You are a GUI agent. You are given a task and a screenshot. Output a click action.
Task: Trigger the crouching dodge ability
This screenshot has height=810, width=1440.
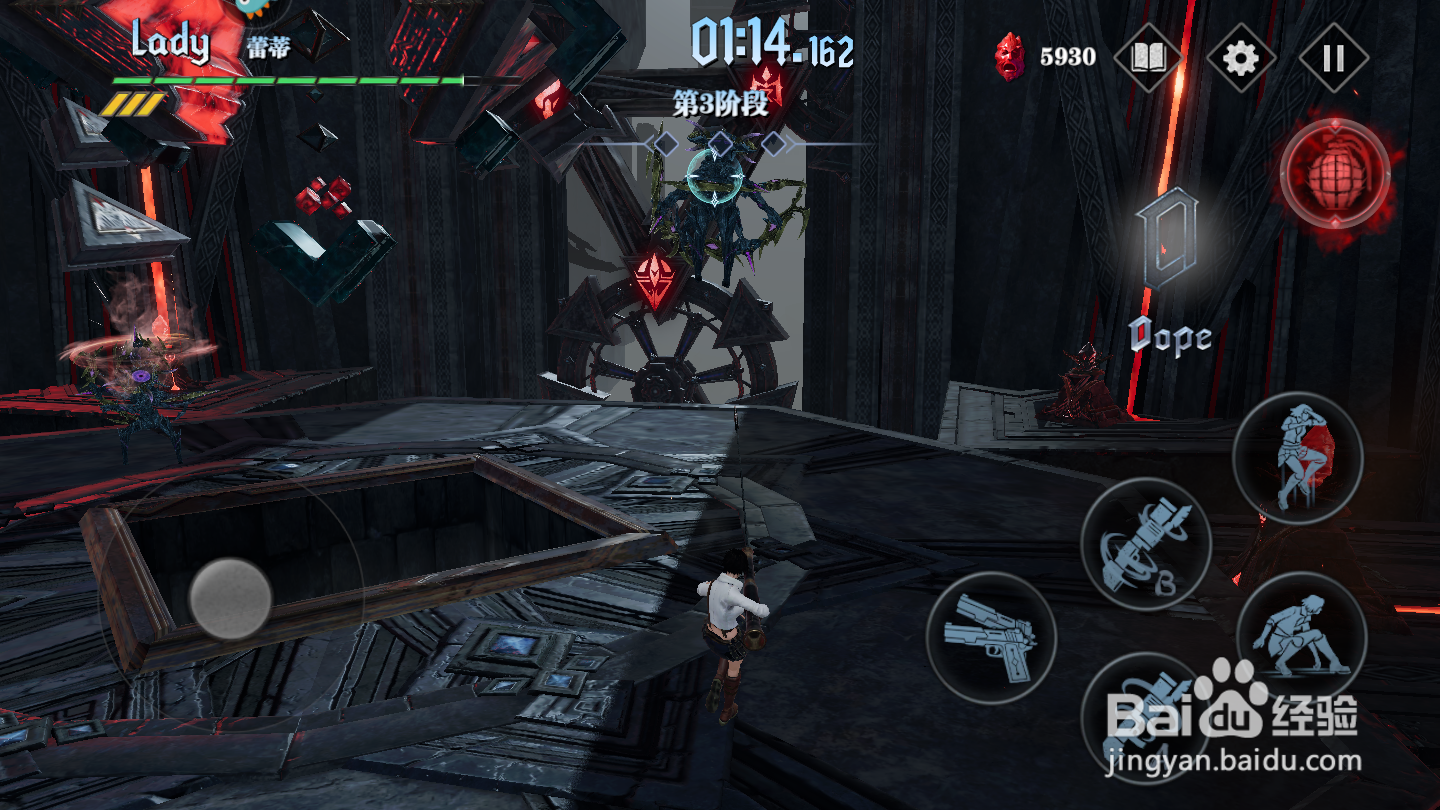click(x=1301, y=636)
